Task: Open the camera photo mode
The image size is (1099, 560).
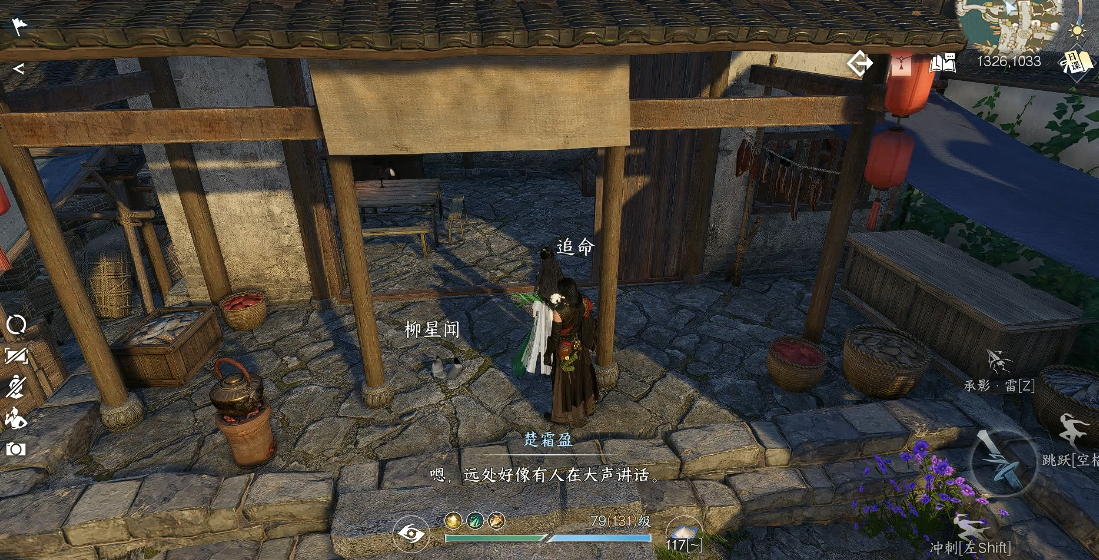Action: pyautogui.click(x=16, y=449)
